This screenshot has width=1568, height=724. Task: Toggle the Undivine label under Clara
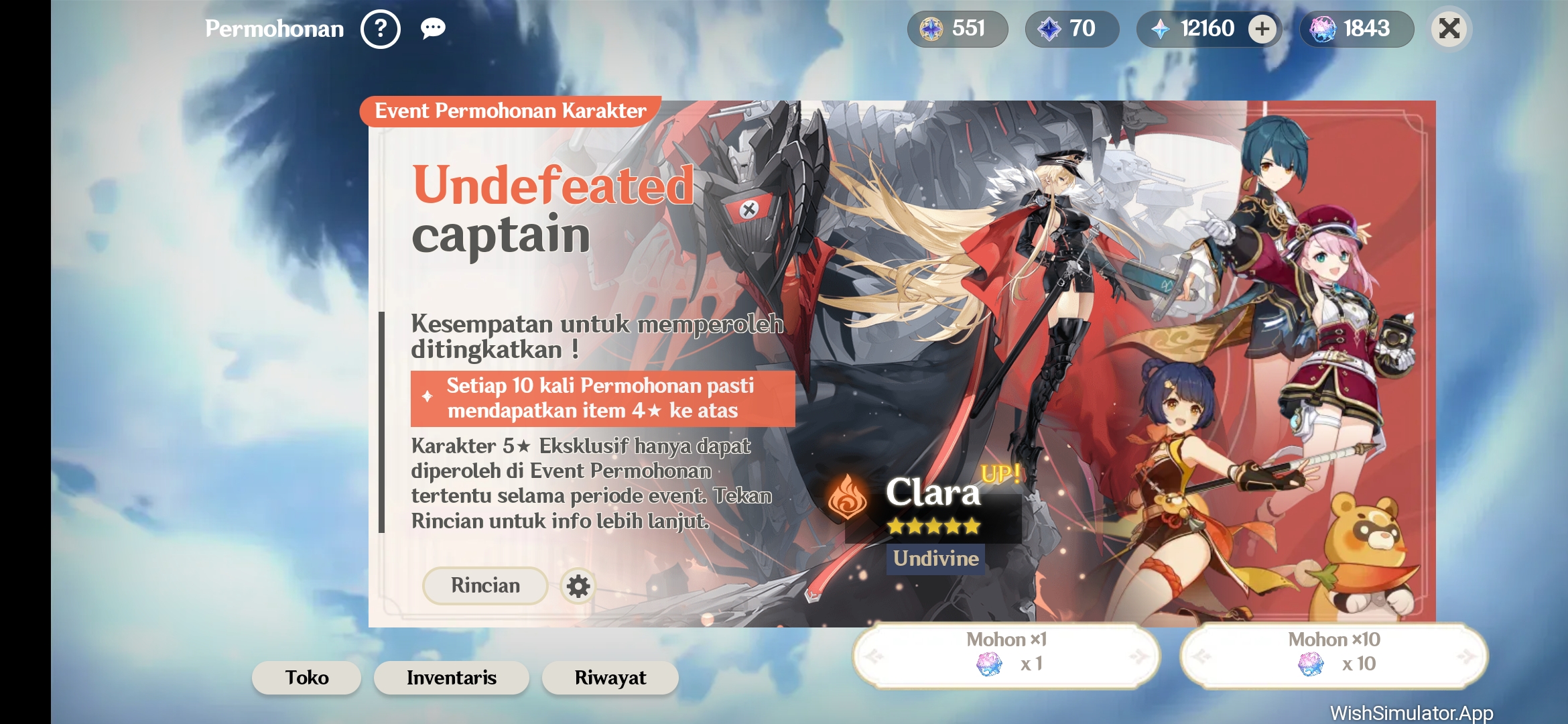pos(934,557)
